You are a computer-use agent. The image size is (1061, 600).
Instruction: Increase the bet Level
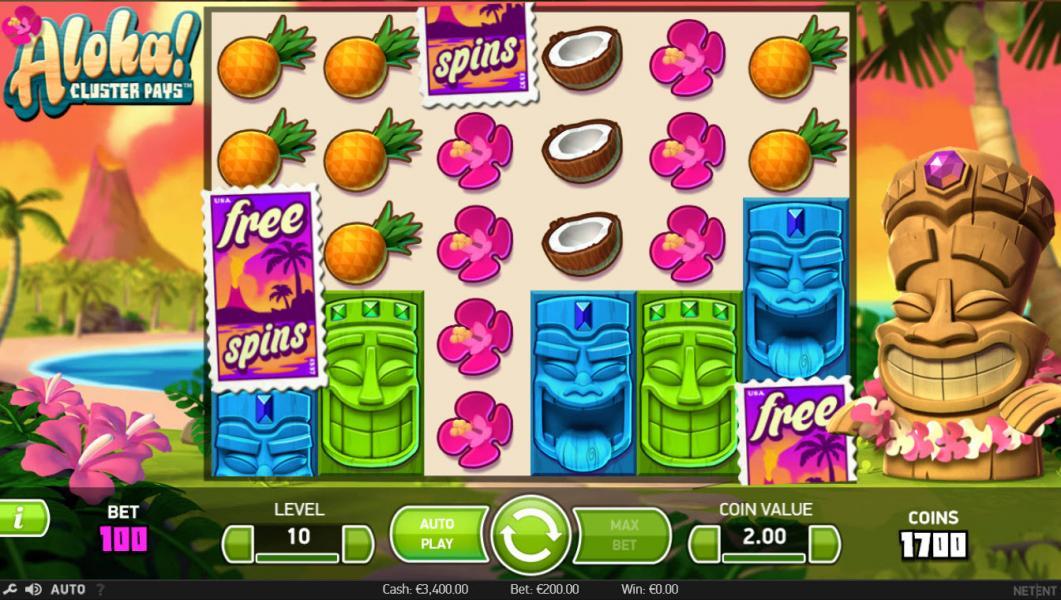tap(357, 543)
